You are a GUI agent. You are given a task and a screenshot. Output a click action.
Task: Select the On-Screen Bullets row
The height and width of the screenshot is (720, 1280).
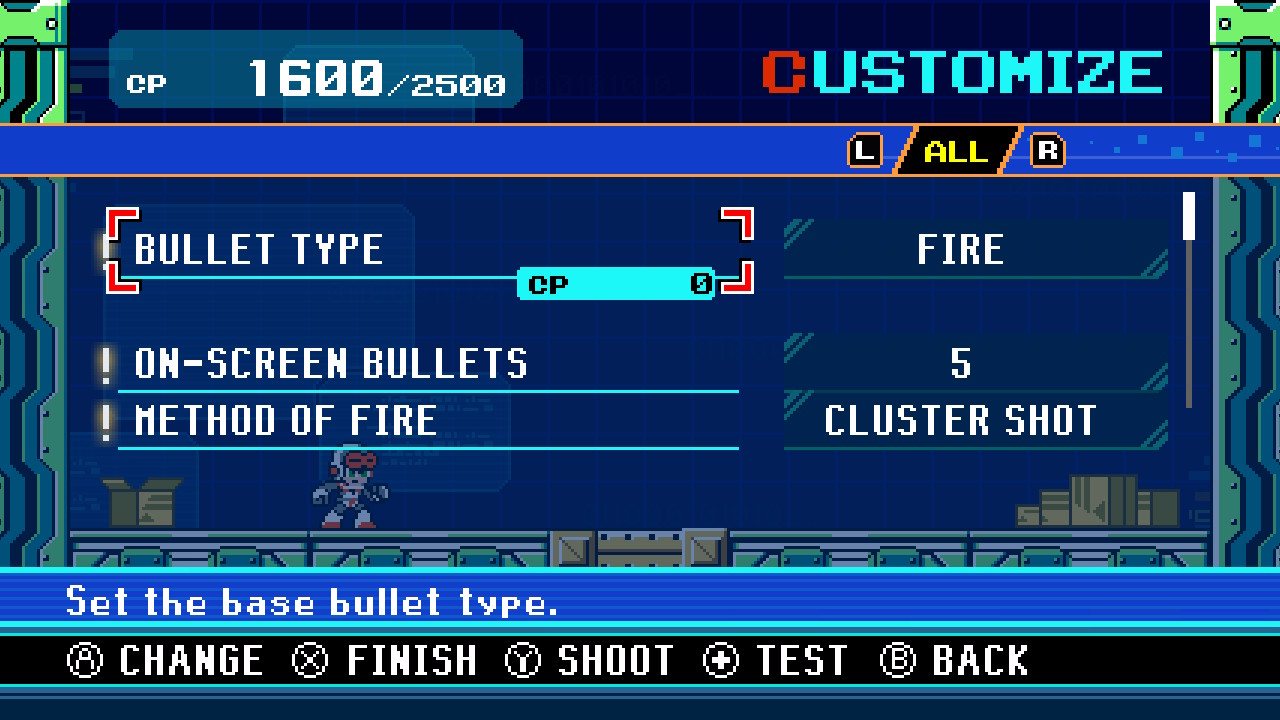(428, 364)
